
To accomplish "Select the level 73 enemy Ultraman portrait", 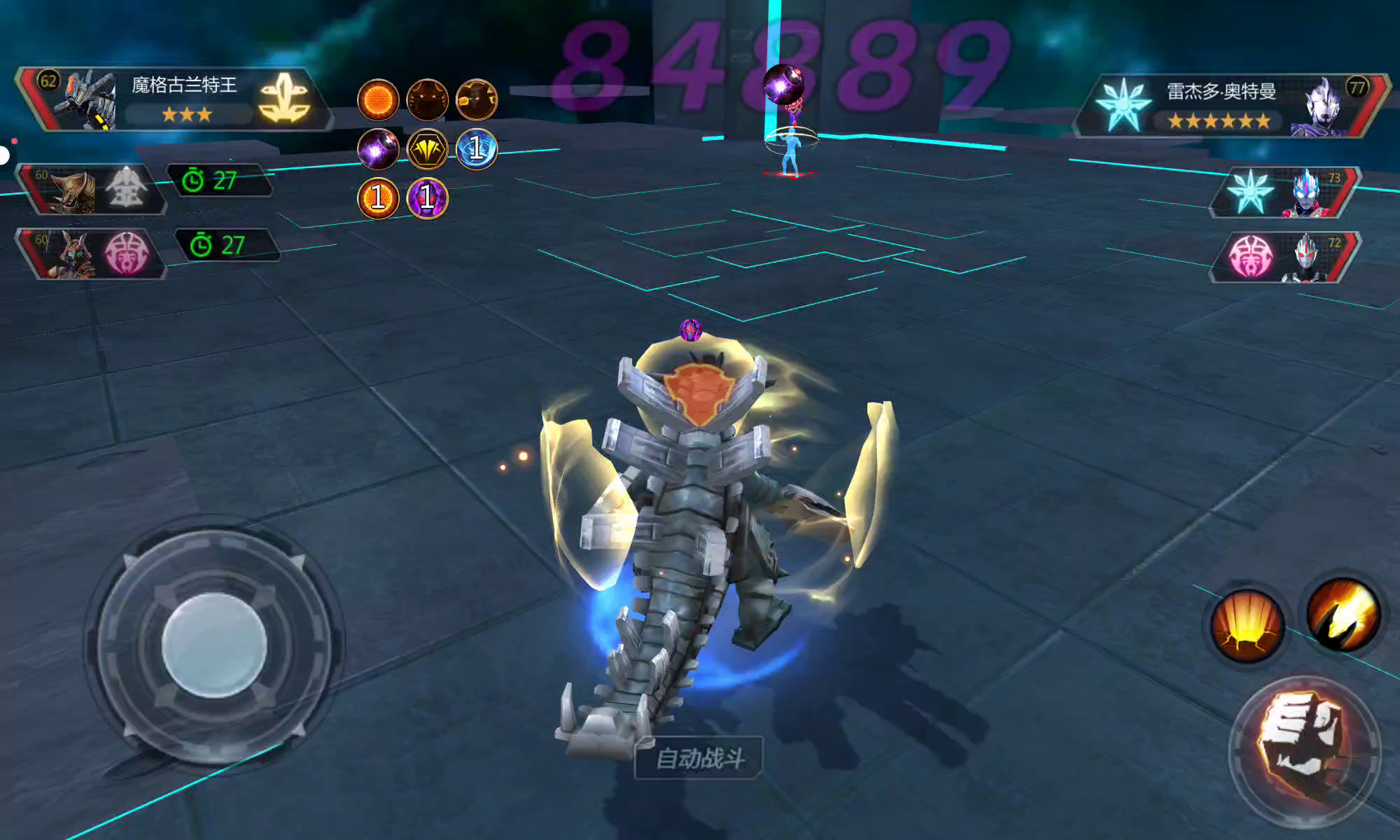I will (1287, 192).
